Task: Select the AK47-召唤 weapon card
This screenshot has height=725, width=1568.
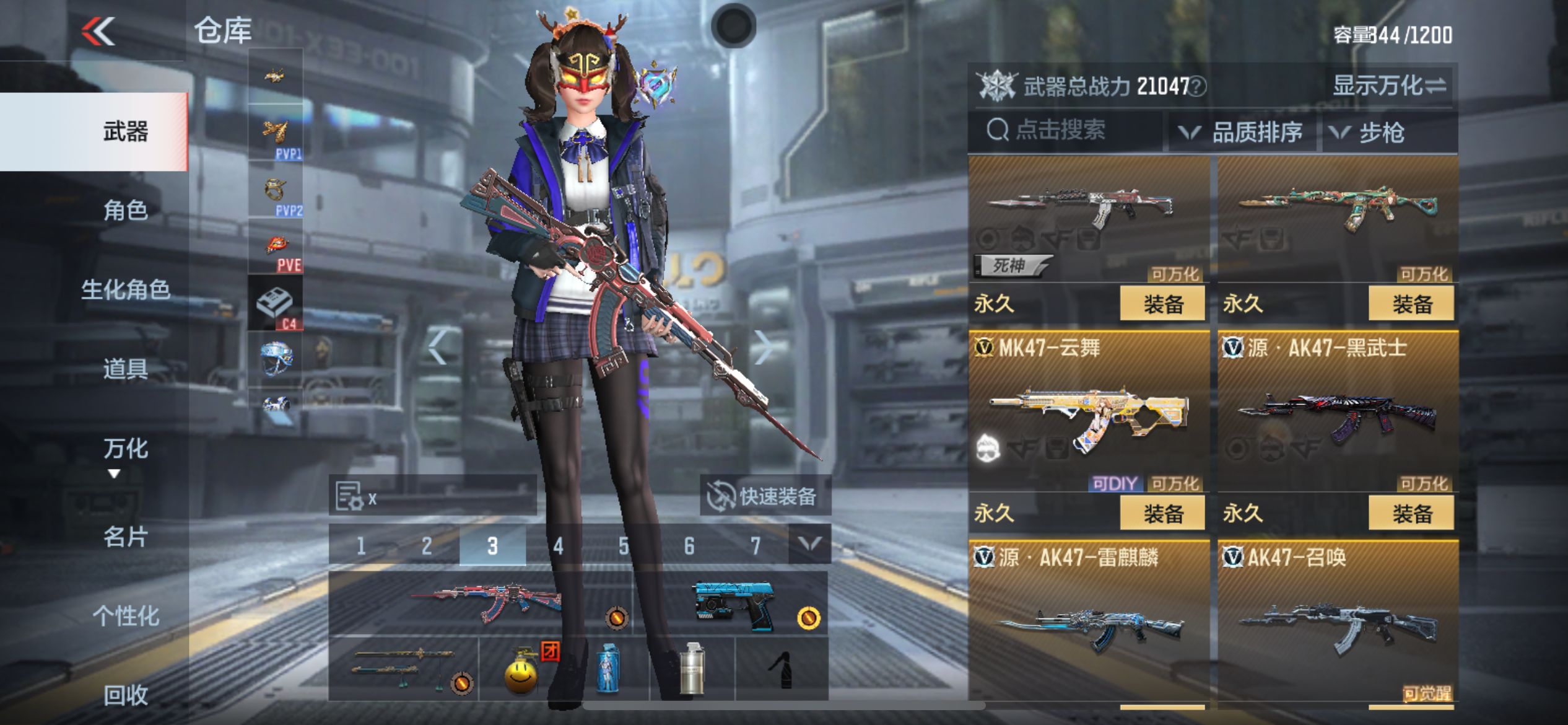Action: point(1338,626)
